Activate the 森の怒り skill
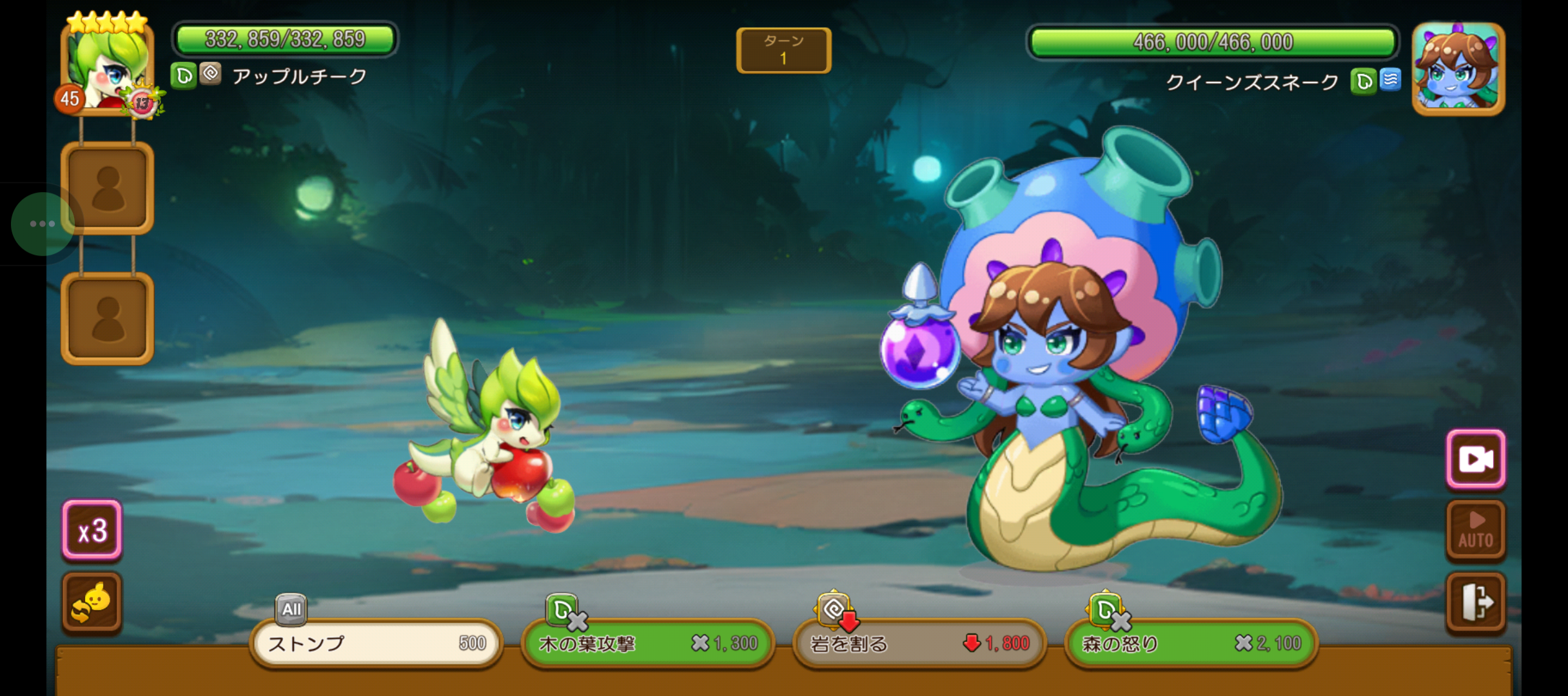The image size is (1568, 696). [x=1190, y=643]
